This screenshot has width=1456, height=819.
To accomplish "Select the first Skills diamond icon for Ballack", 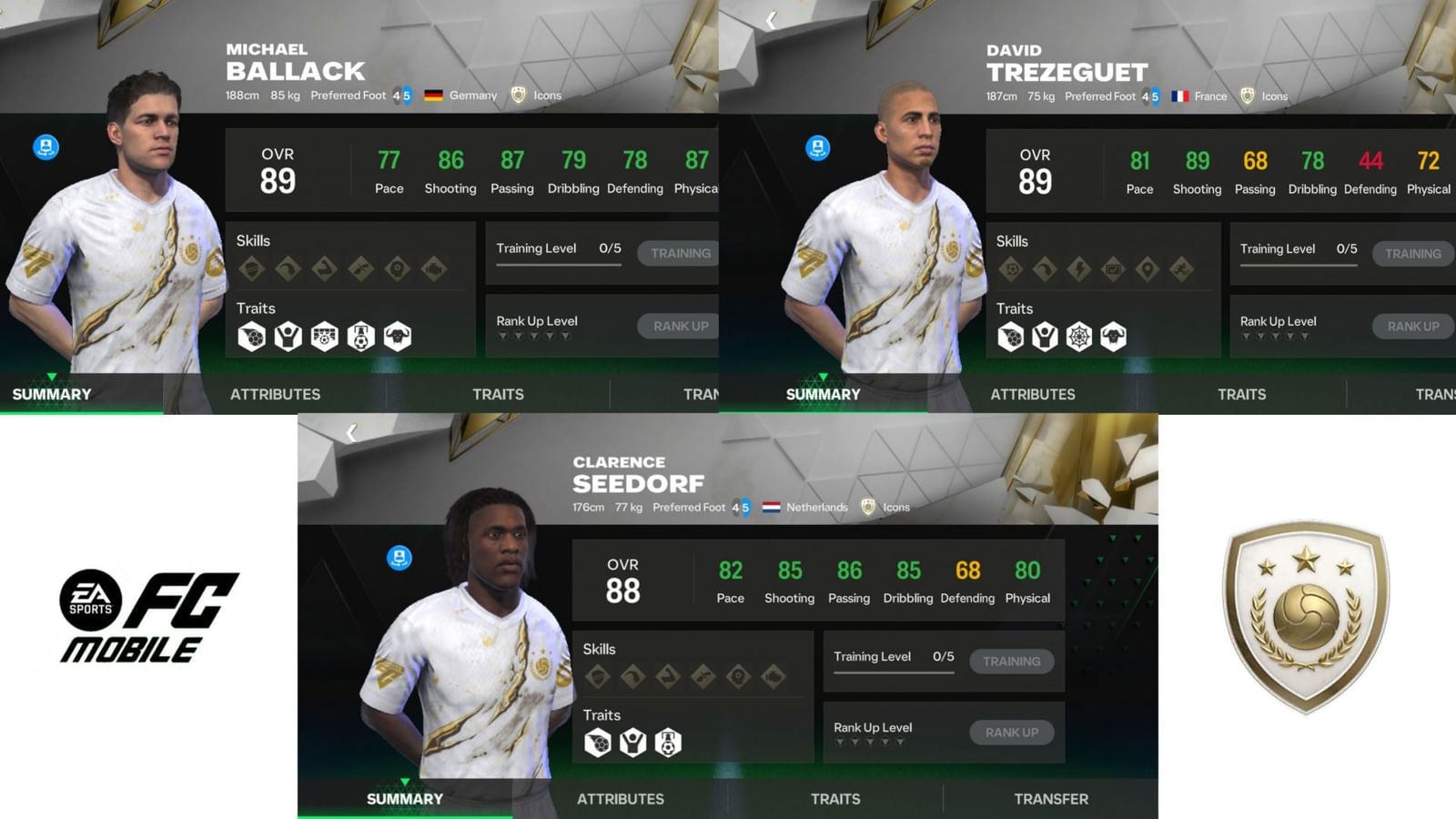I will pyautogui.click(x=251, y=269).
